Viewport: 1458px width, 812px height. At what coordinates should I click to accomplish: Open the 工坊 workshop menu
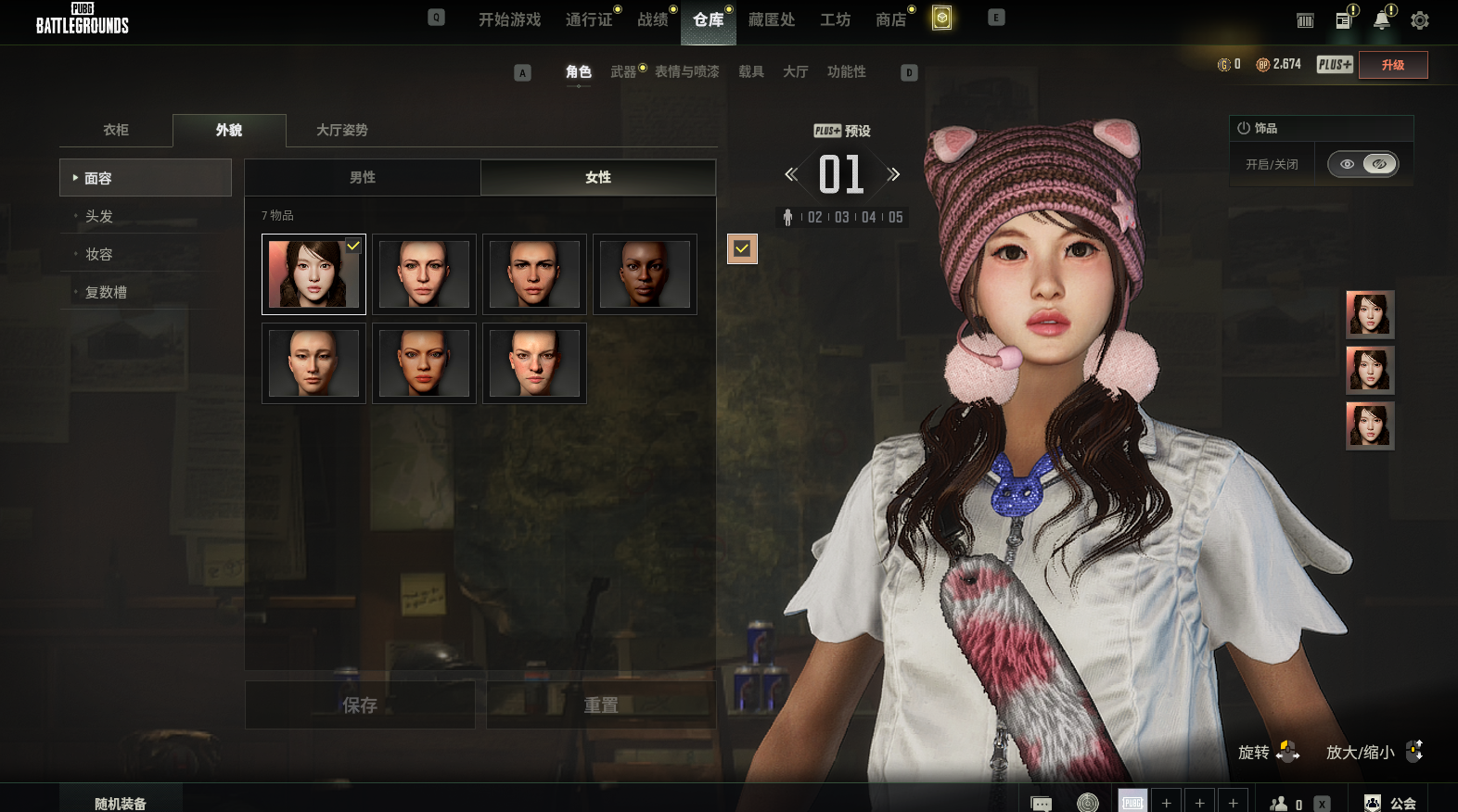click(x=835, y=19)
